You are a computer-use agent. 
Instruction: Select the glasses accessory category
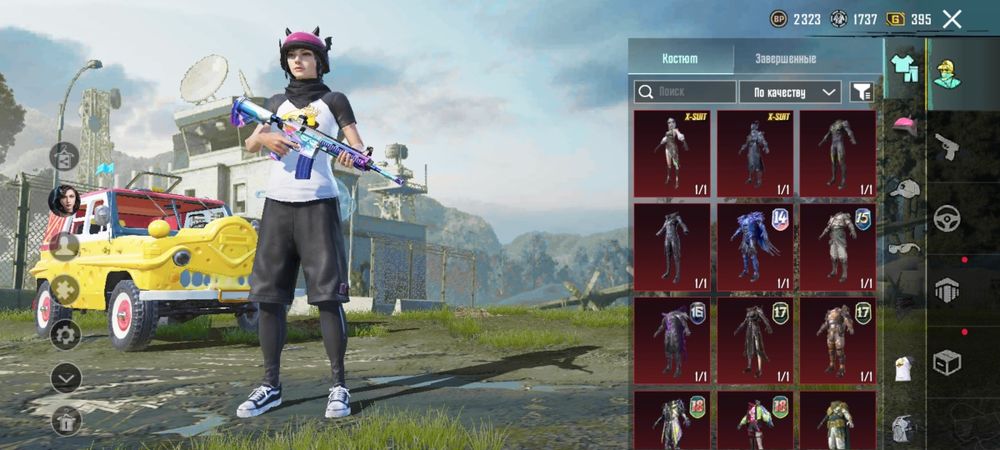[x=905, y=248]
